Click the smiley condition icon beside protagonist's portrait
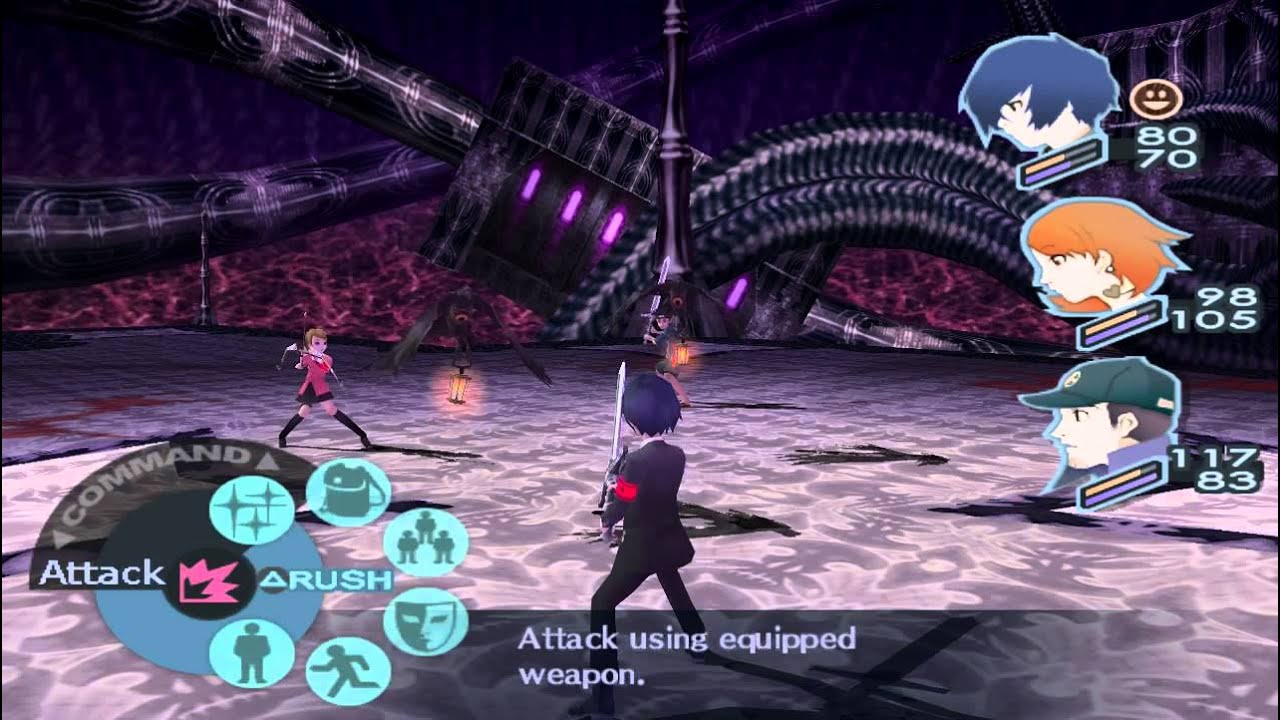Image resolution: width=1280 pixels, height=720 pixels. (1160, 97)
